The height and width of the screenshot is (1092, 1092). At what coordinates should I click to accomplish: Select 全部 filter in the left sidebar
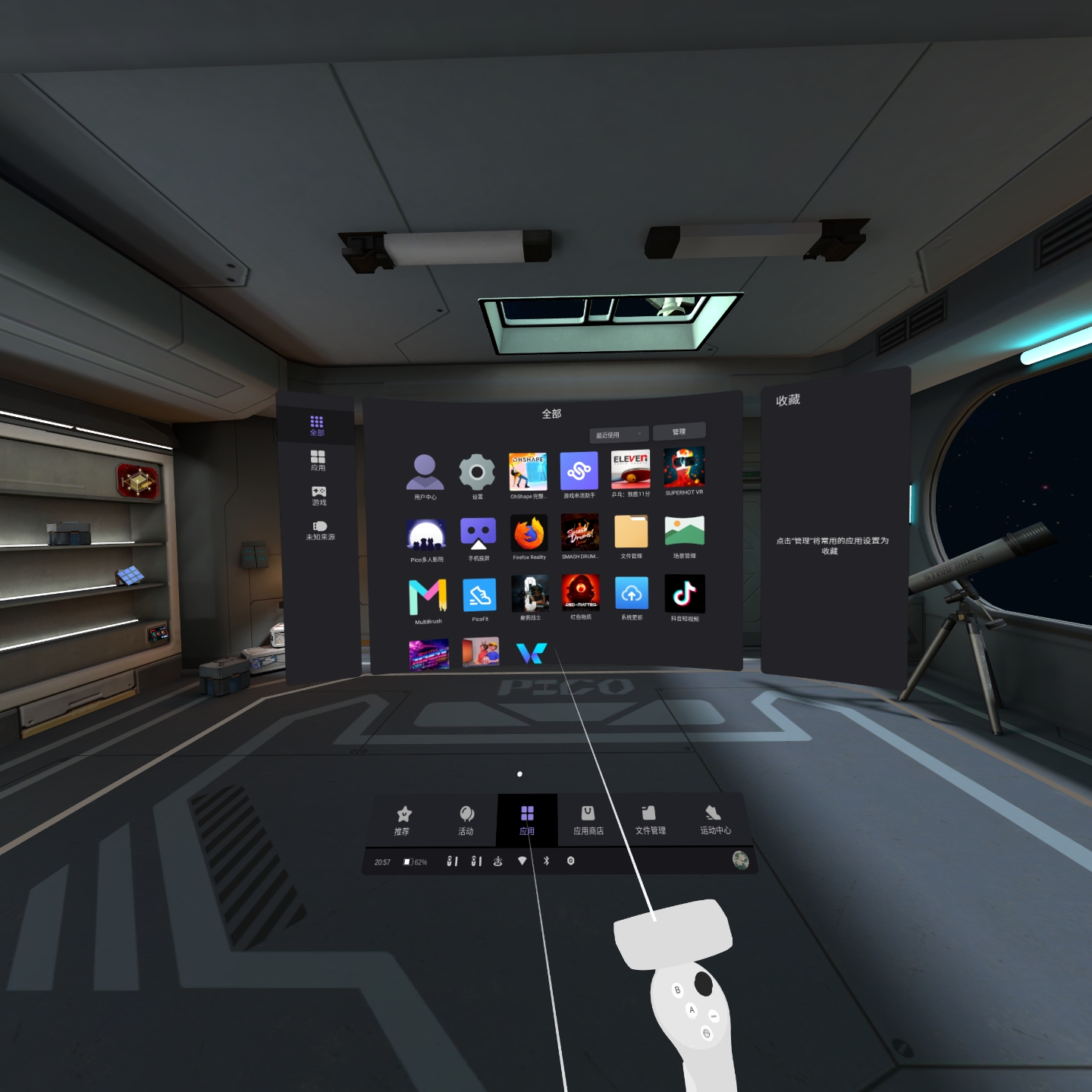(x=317, y=426)
